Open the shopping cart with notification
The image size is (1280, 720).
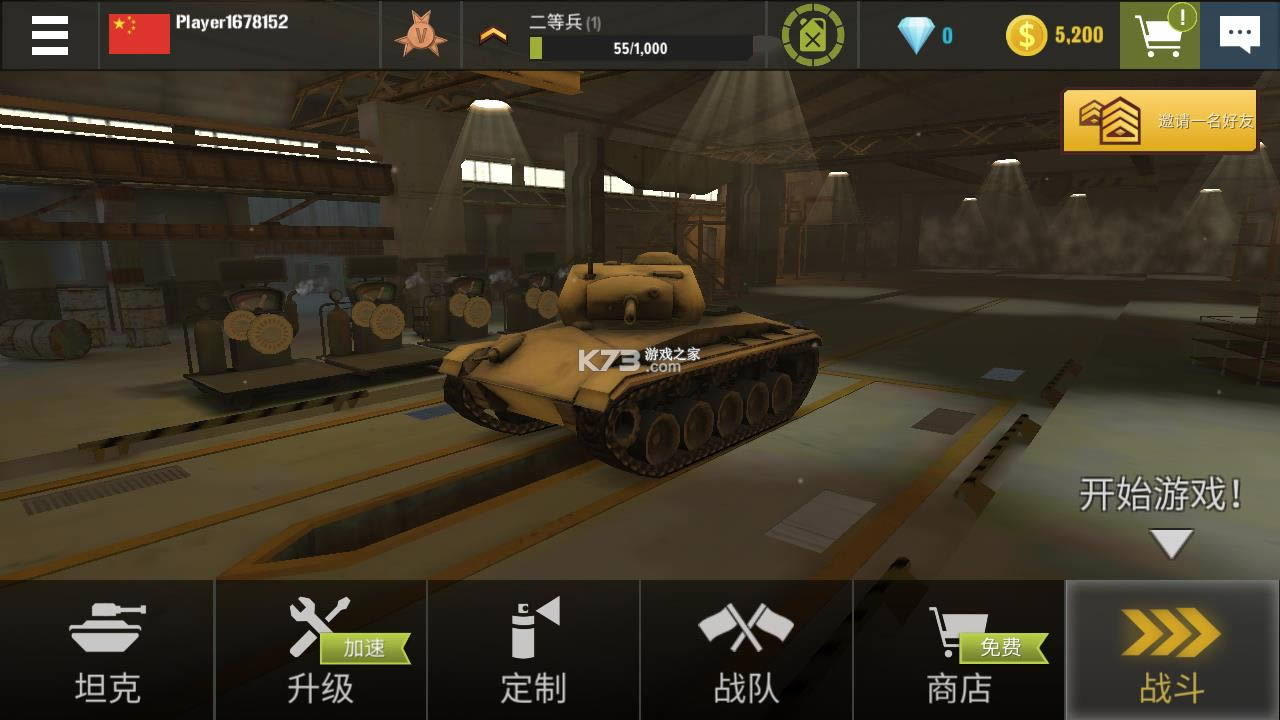[1158, 33]
